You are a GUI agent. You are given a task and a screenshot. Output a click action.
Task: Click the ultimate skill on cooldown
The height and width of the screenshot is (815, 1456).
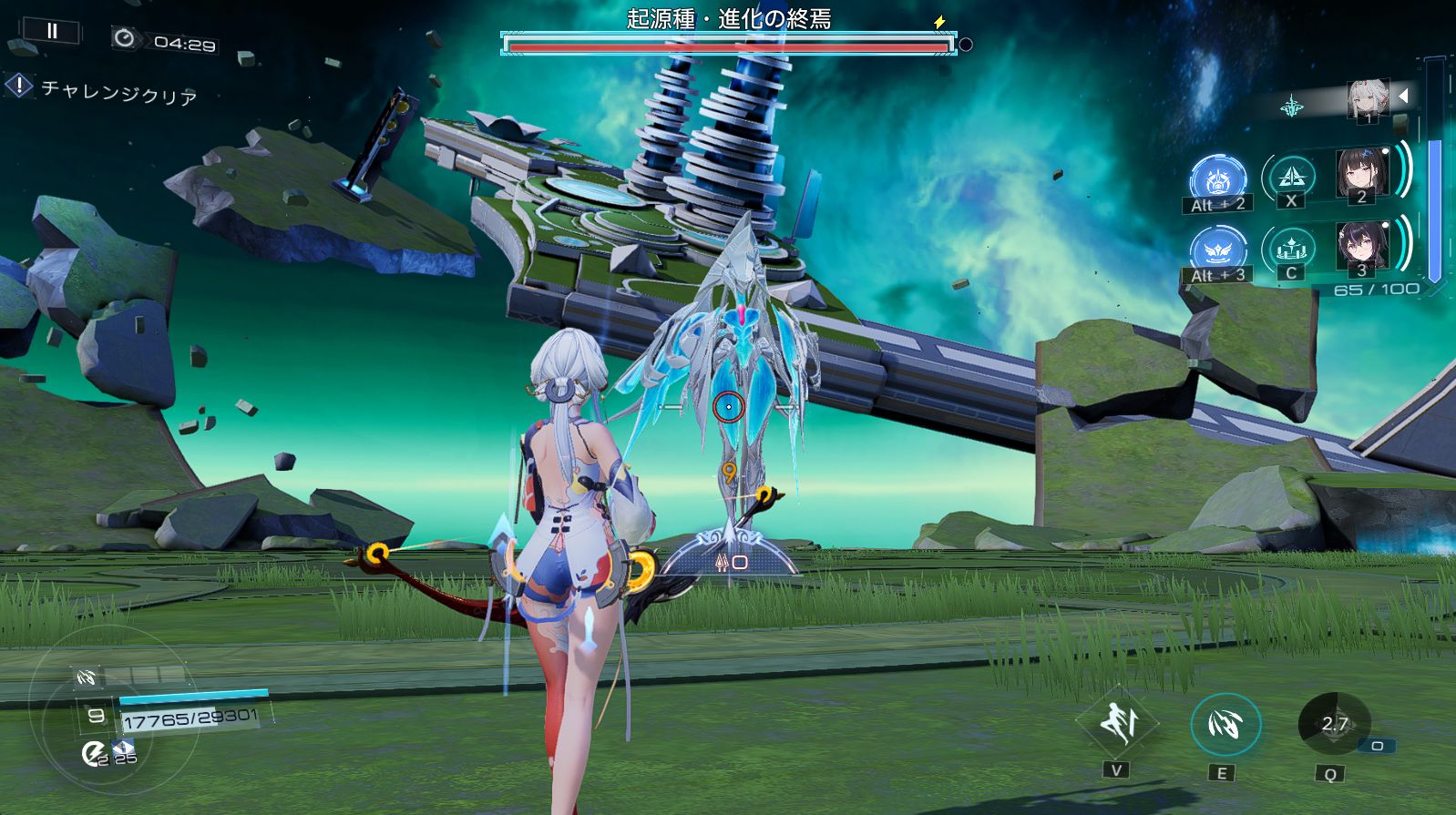tap(1334, 724)
